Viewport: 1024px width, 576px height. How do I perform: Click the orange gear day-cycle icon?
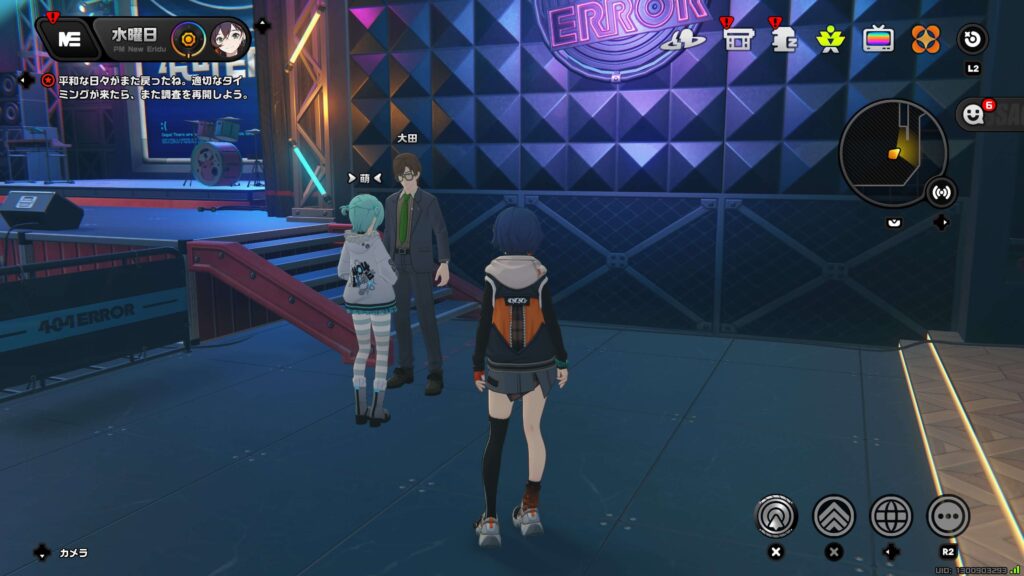[187, 39]
